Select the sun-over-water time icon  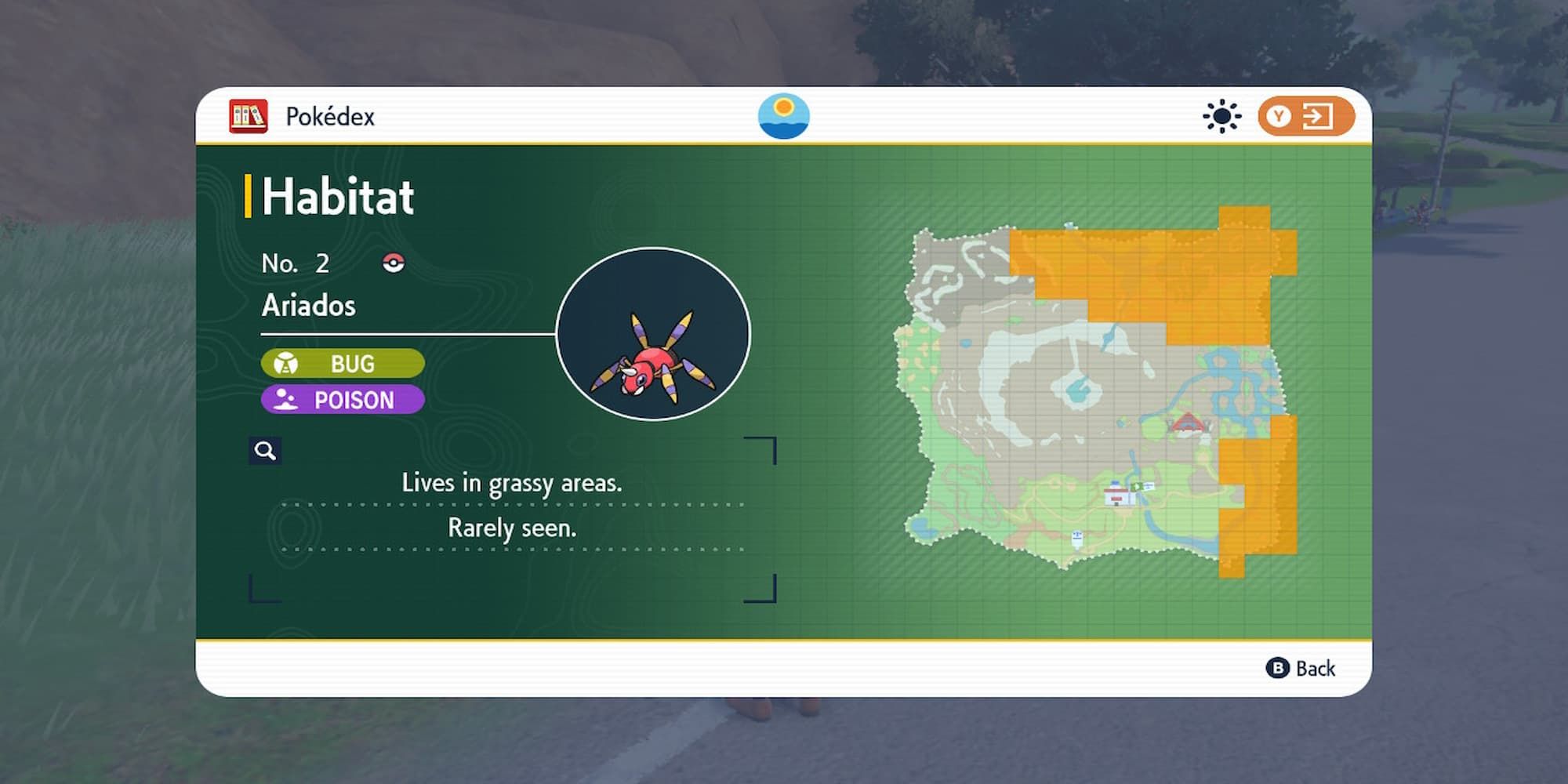coord(783,116)
